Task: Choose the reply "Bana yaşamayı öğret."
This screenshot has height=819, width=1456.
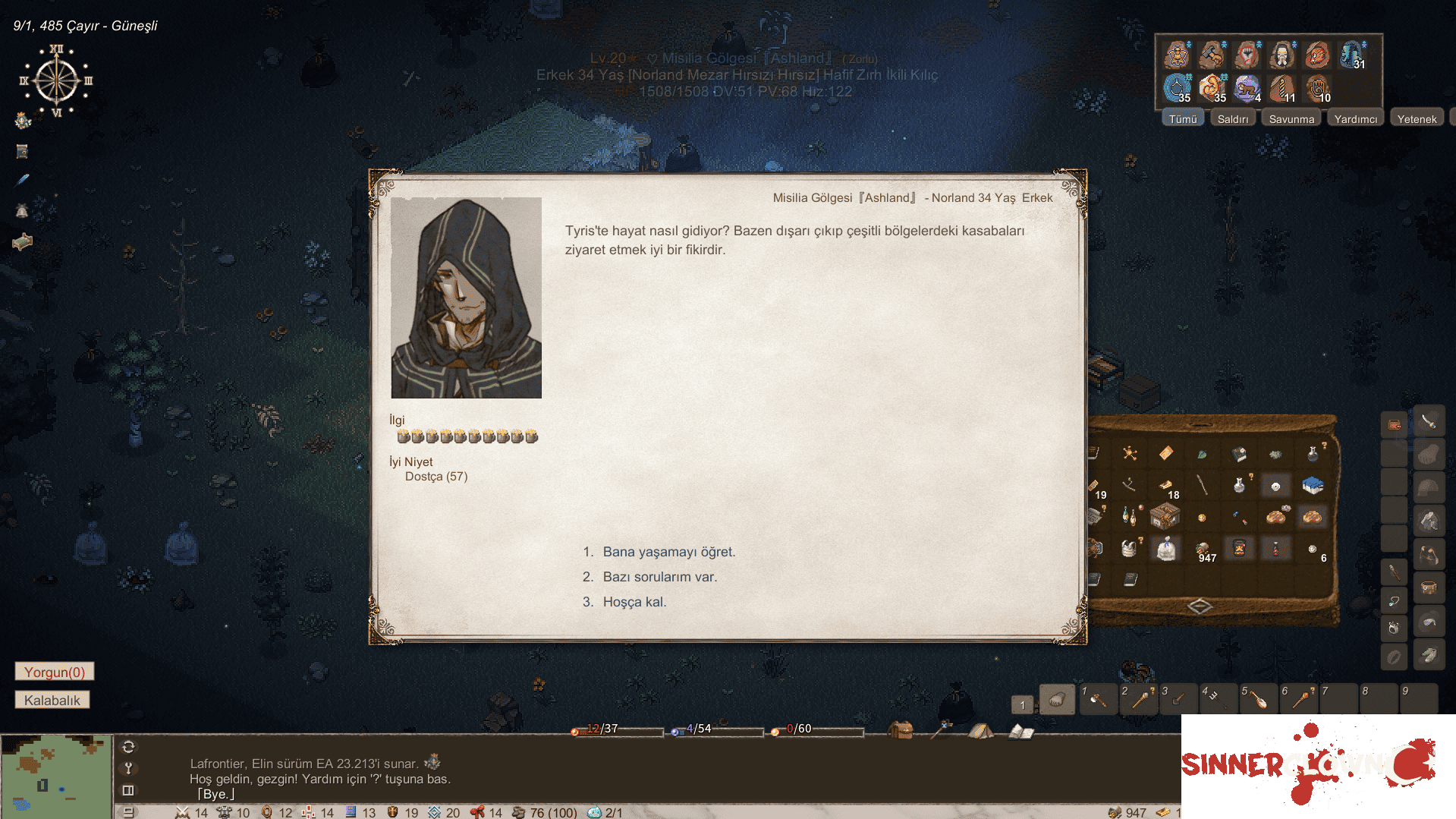Action: pyautogui.click(x=668, y=552)
